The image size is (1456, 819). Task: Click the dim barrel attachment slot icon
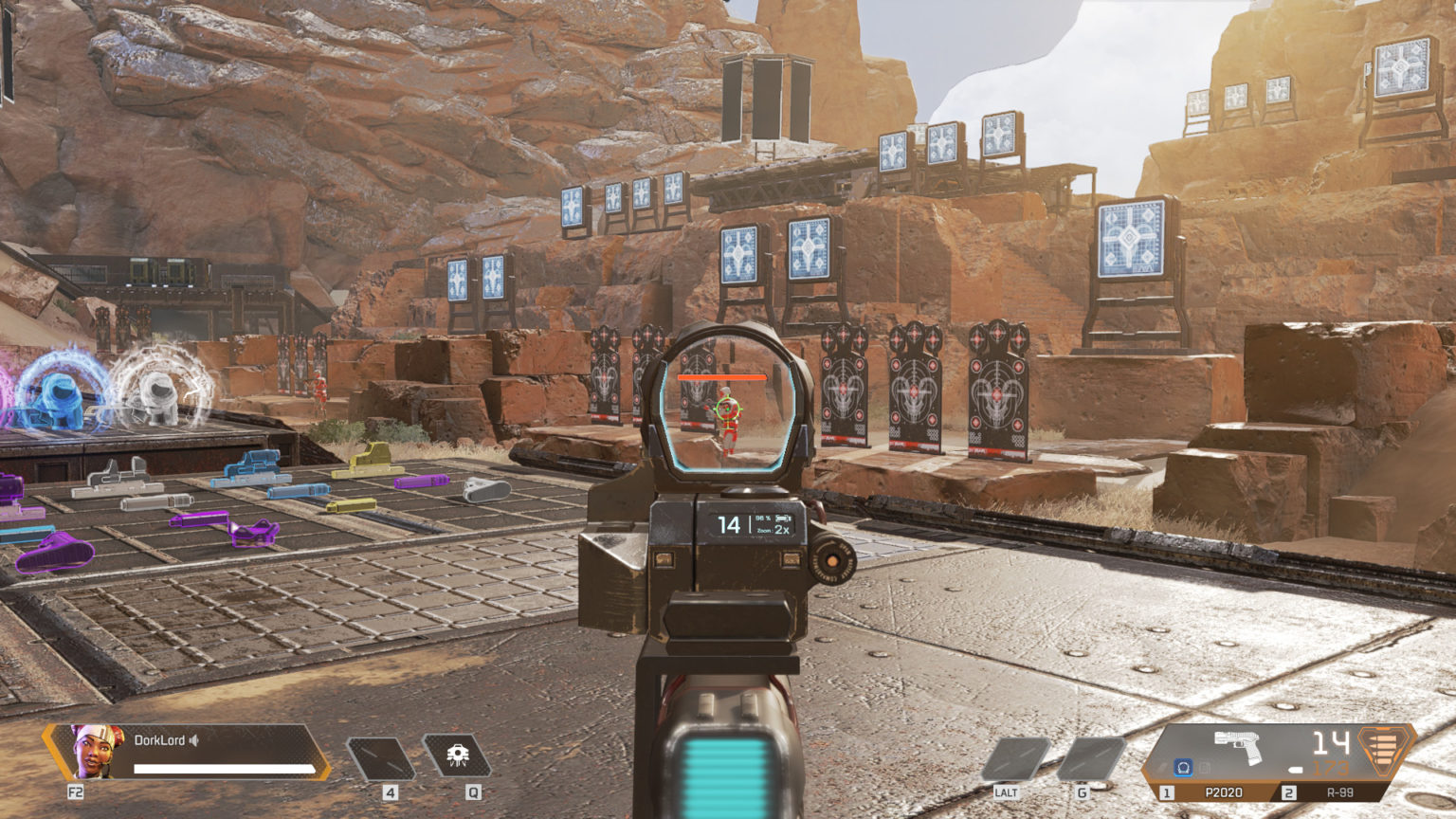1162,766
